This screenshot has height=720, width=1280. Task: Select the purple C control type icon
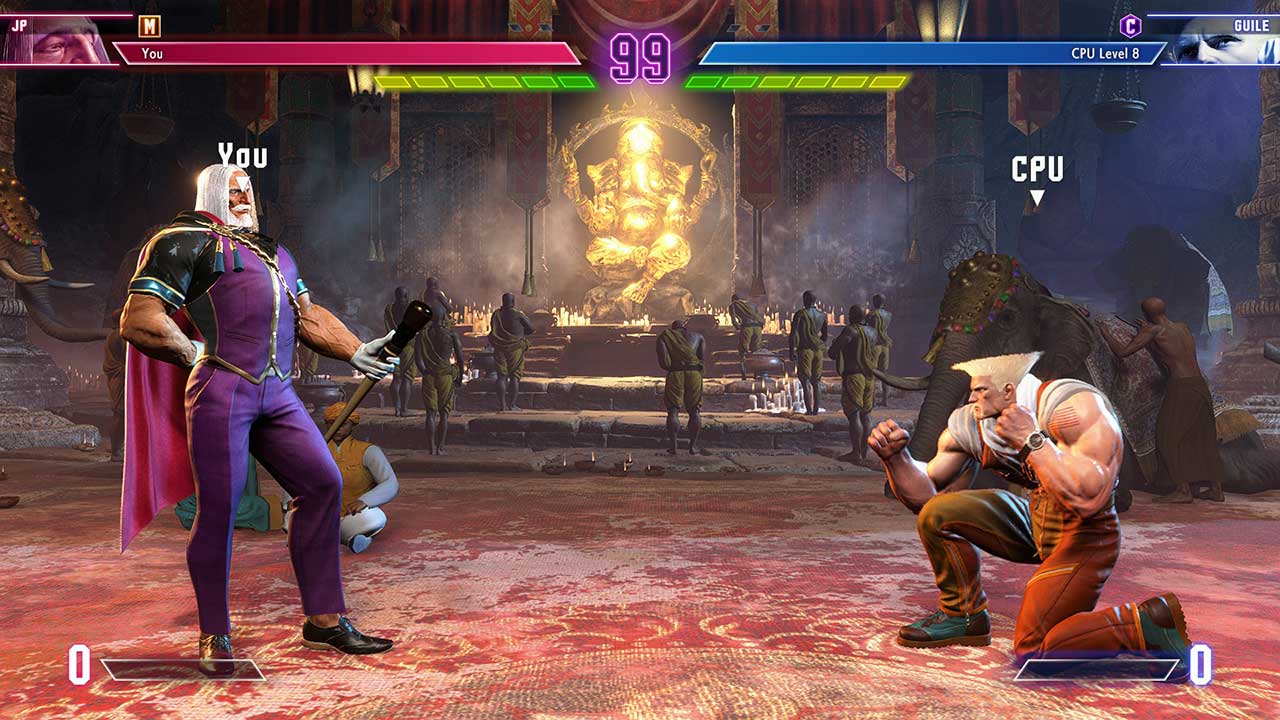(x=1130, y=26)
